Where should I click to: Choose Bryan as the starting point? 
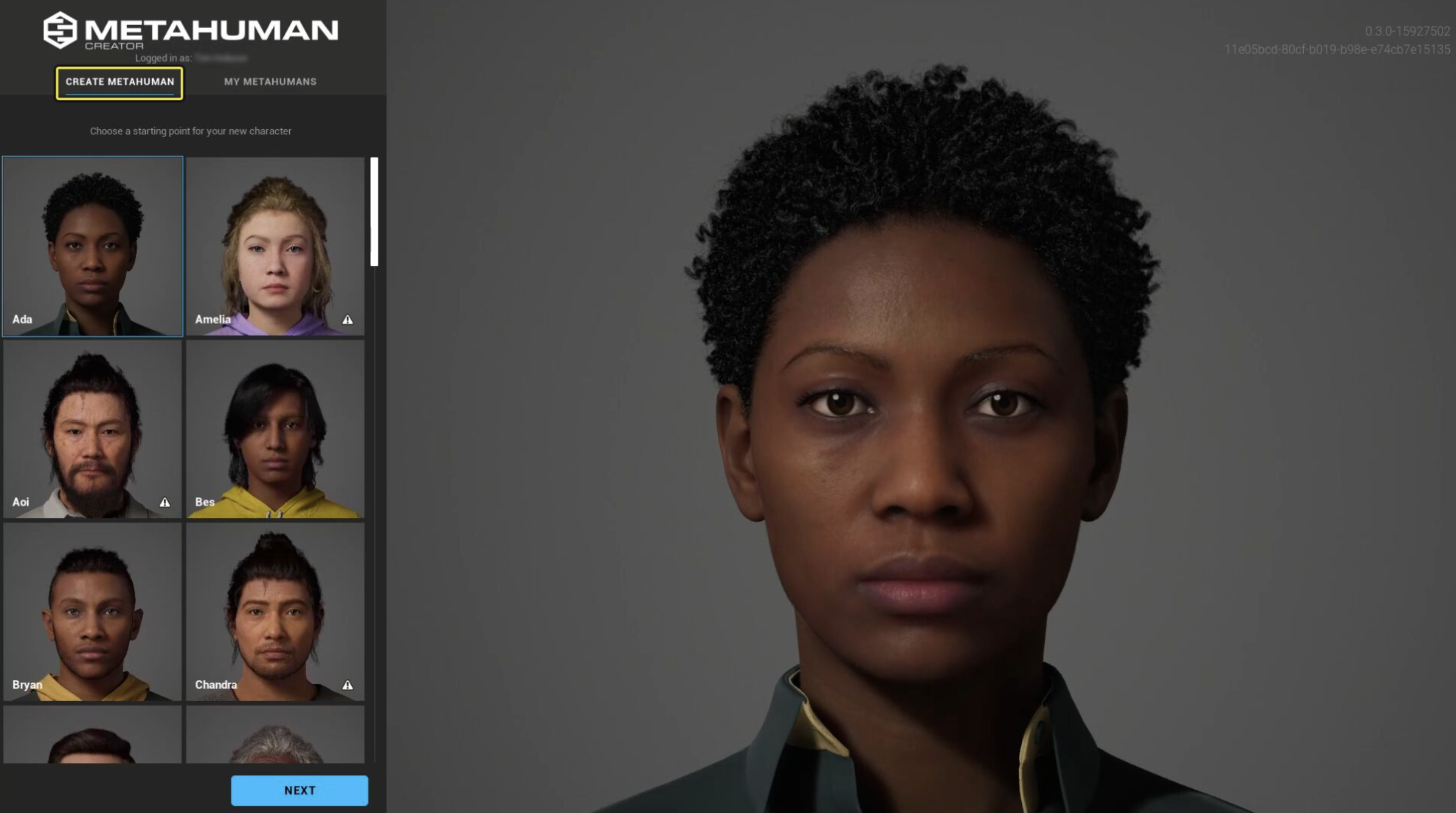(93, 612)
